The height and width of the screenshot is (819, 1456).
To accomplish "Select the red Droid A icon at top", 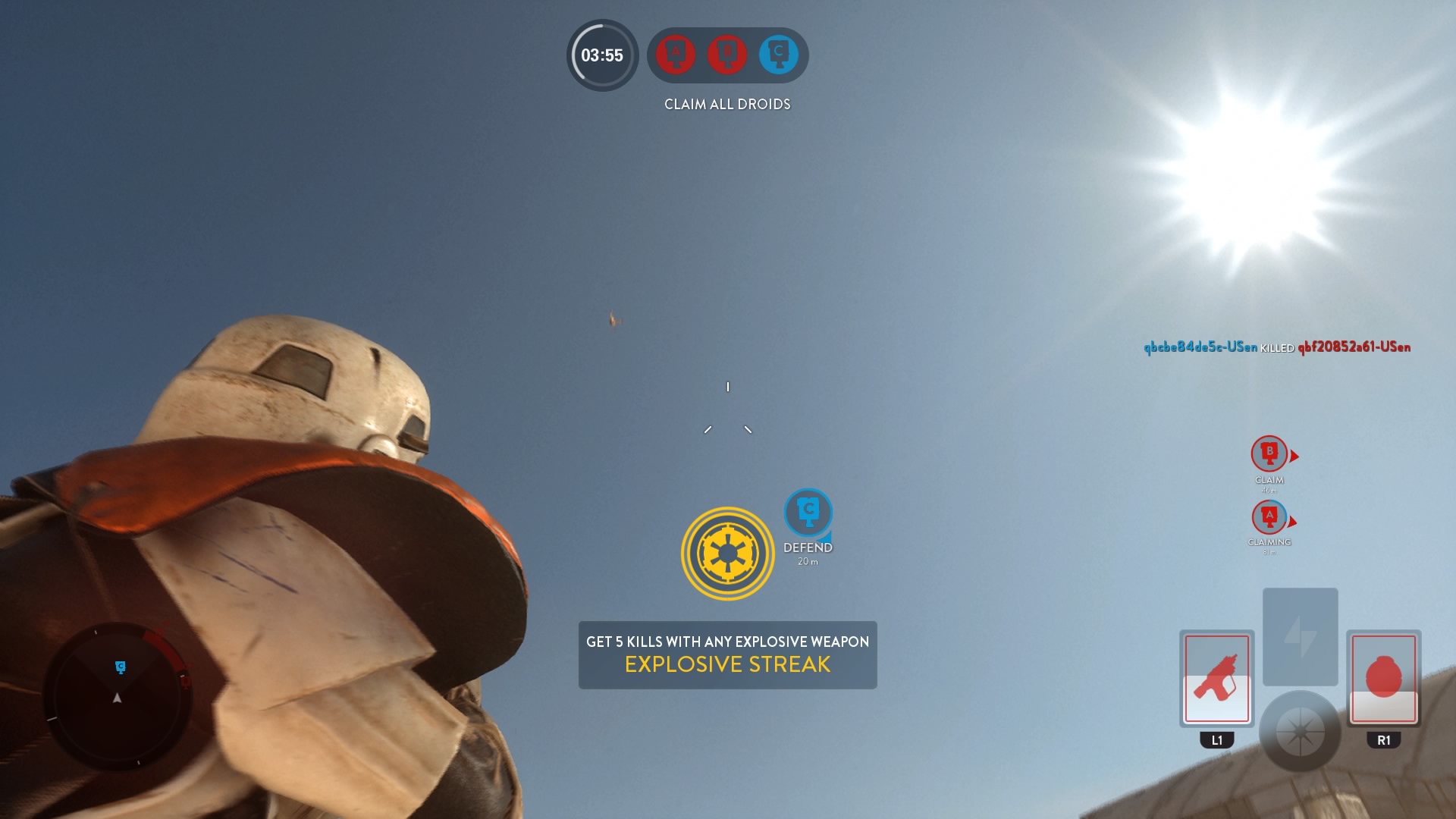I will tap(673, 55).
